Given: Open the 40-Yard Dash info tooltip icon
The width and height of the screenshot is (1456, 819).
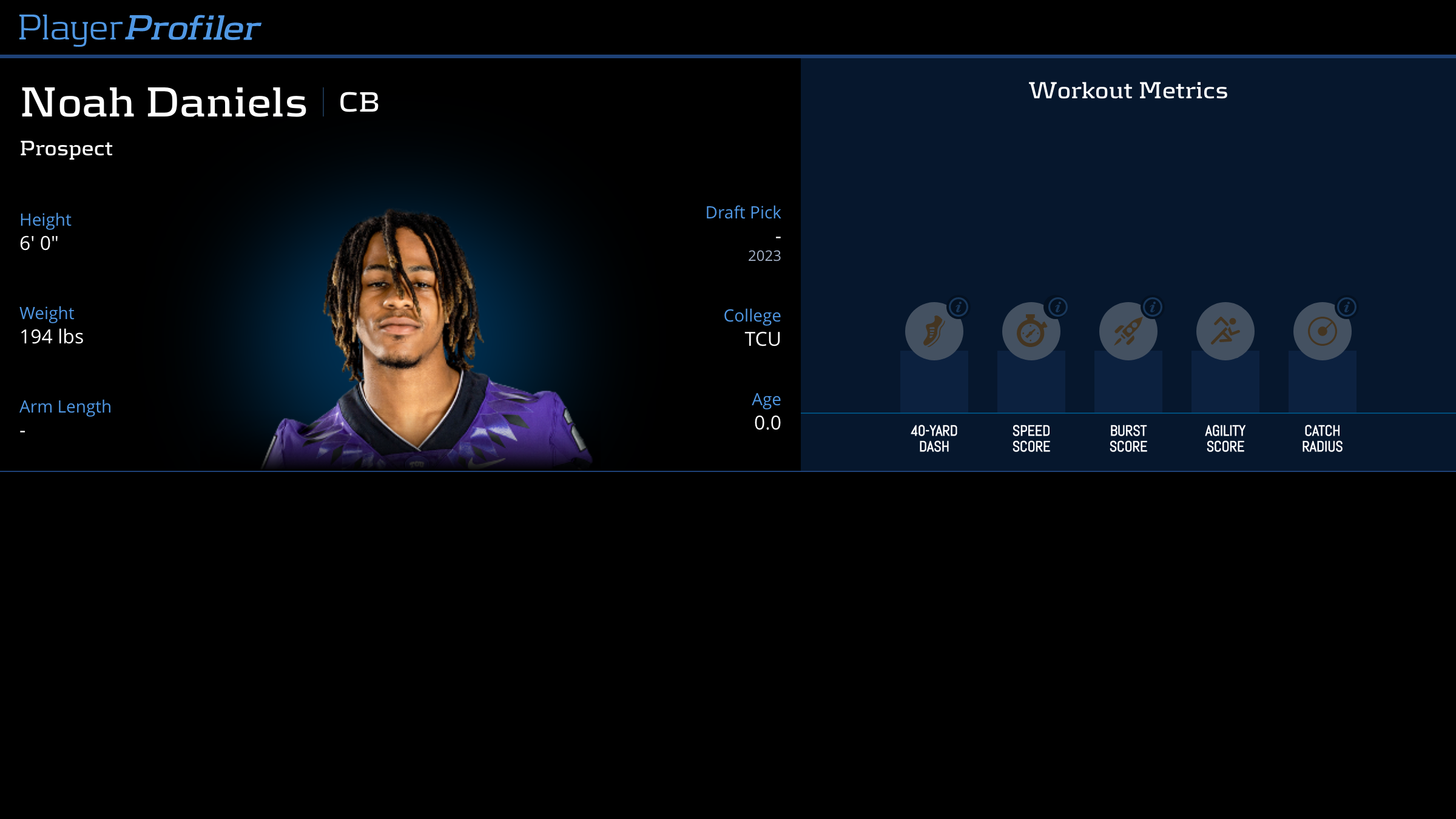Looking at the screenshot, I should [x=959, y=307].
